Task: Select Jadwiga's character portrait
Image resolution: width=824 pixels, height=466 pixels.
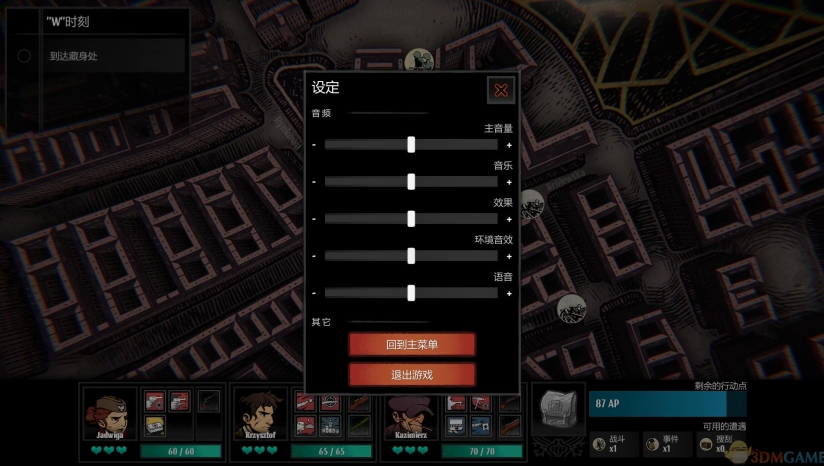Action: (110, 412)
